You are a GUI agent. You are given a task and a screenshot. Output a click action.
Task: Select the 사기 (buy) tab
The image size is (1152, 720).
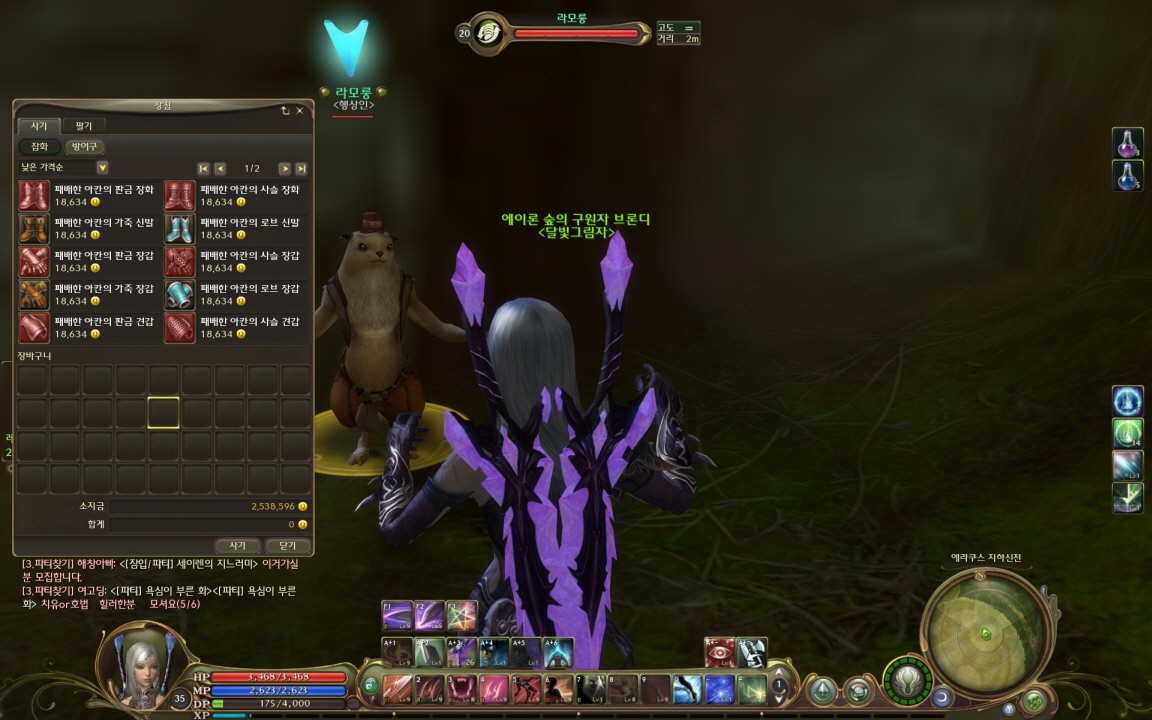[x=39, y=126]
